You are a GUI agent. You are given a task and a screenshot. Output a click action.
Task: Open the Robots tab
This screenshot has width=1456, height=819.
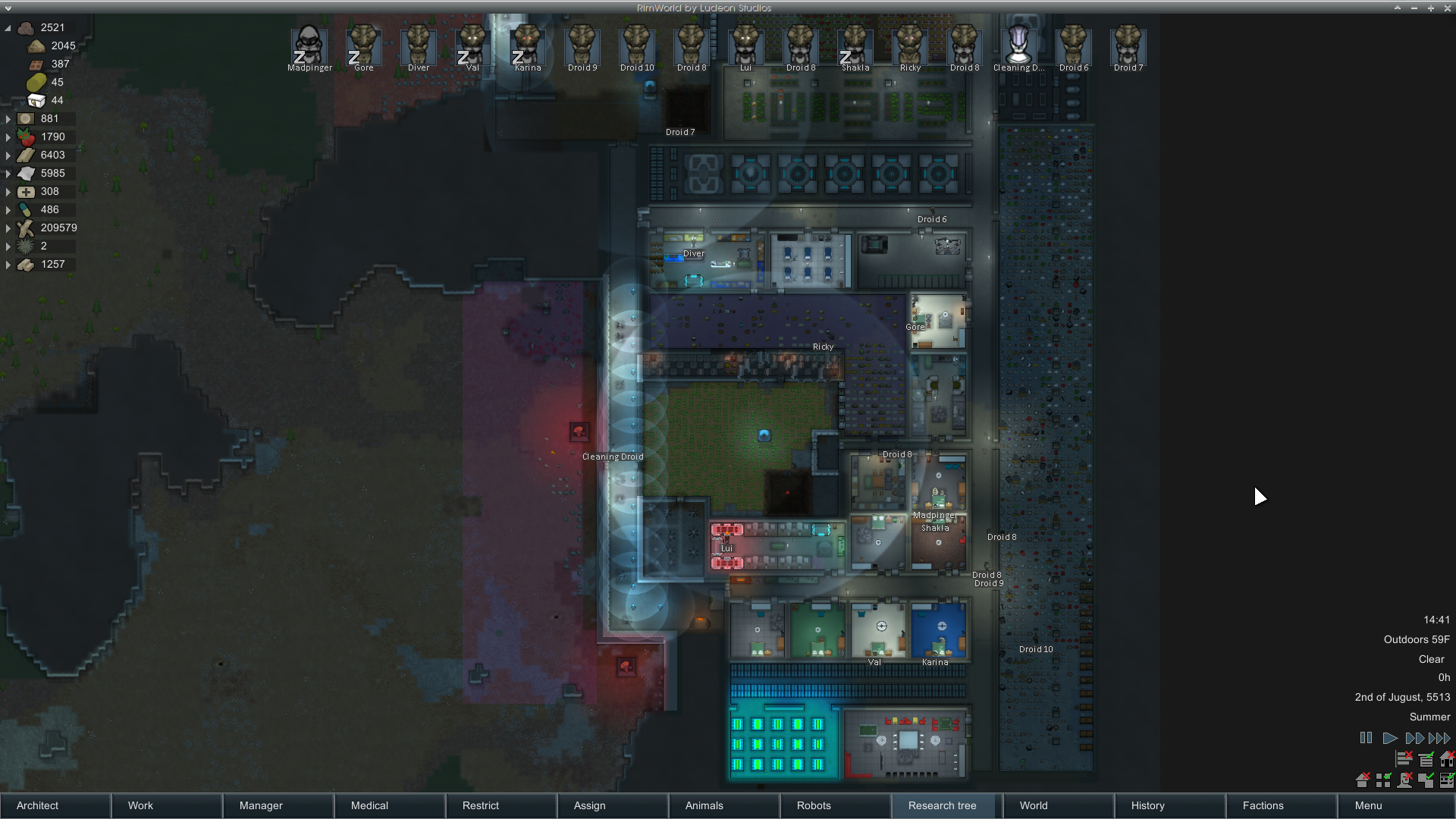click(x=836, y=805)
